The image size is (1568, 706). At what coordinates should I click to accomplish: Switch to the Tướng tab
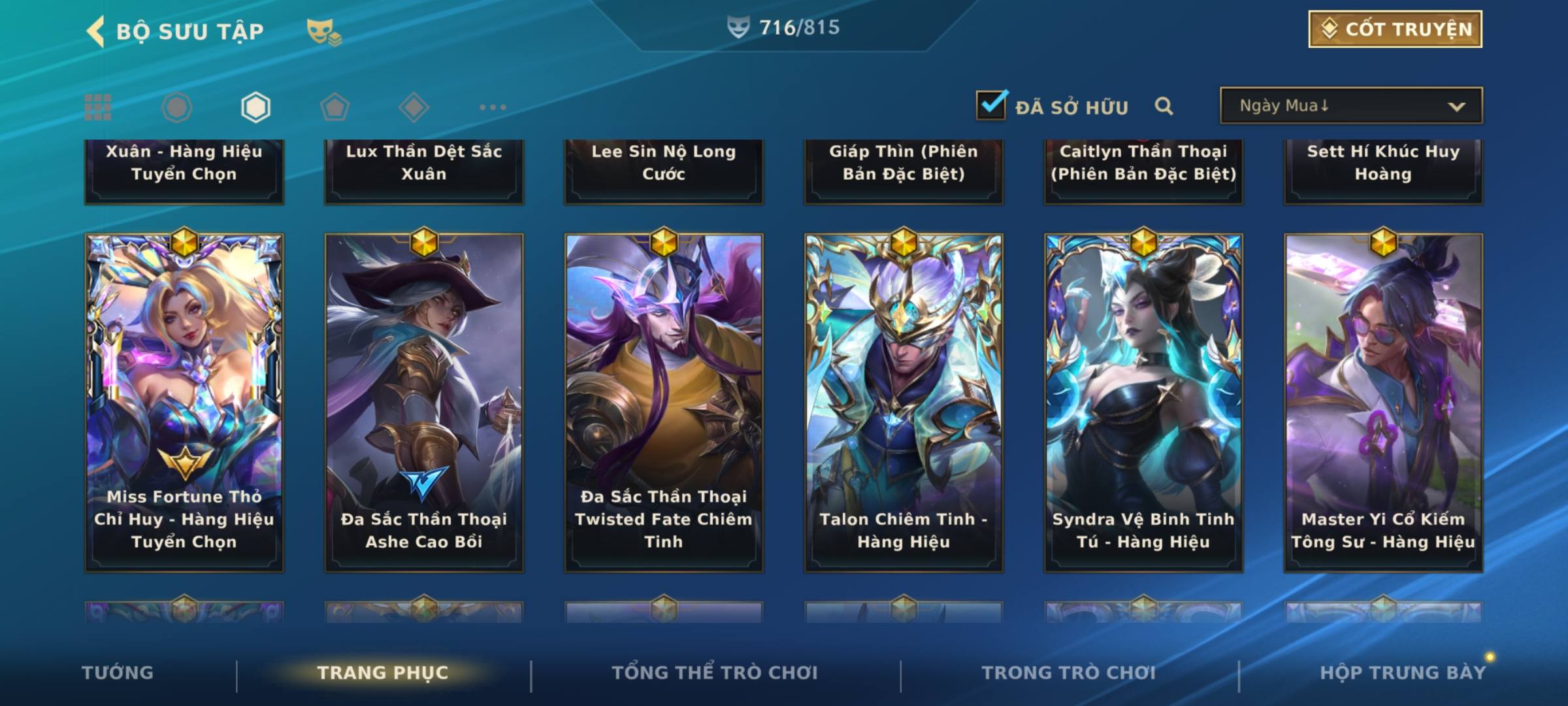click(x=118, y=673)
